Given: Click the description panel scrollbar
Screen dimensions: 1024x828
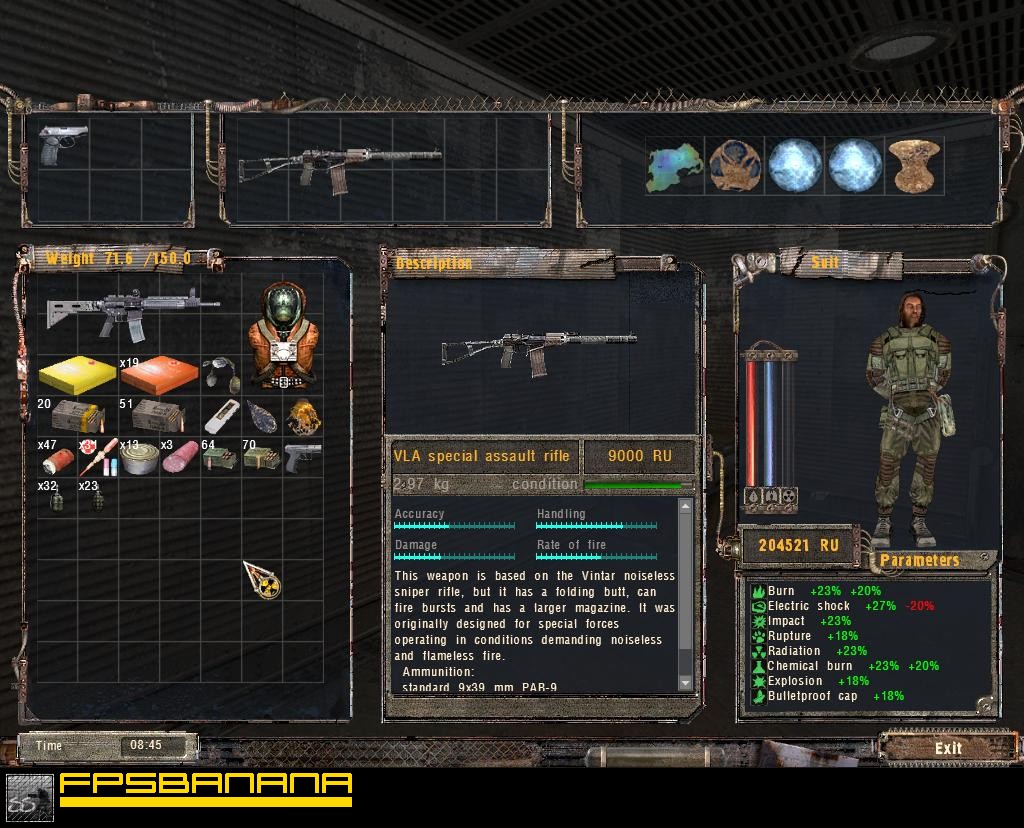Looking at the screenshot, I should 685,595.
